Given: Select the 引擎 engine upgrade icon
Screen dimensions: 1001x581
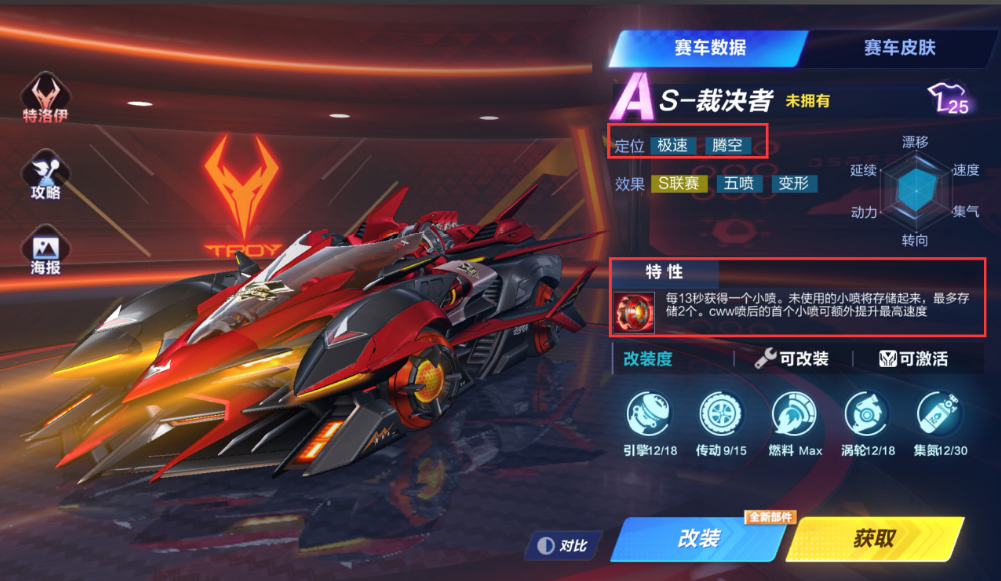Looking at the screenshot, I should pos(647,414).
